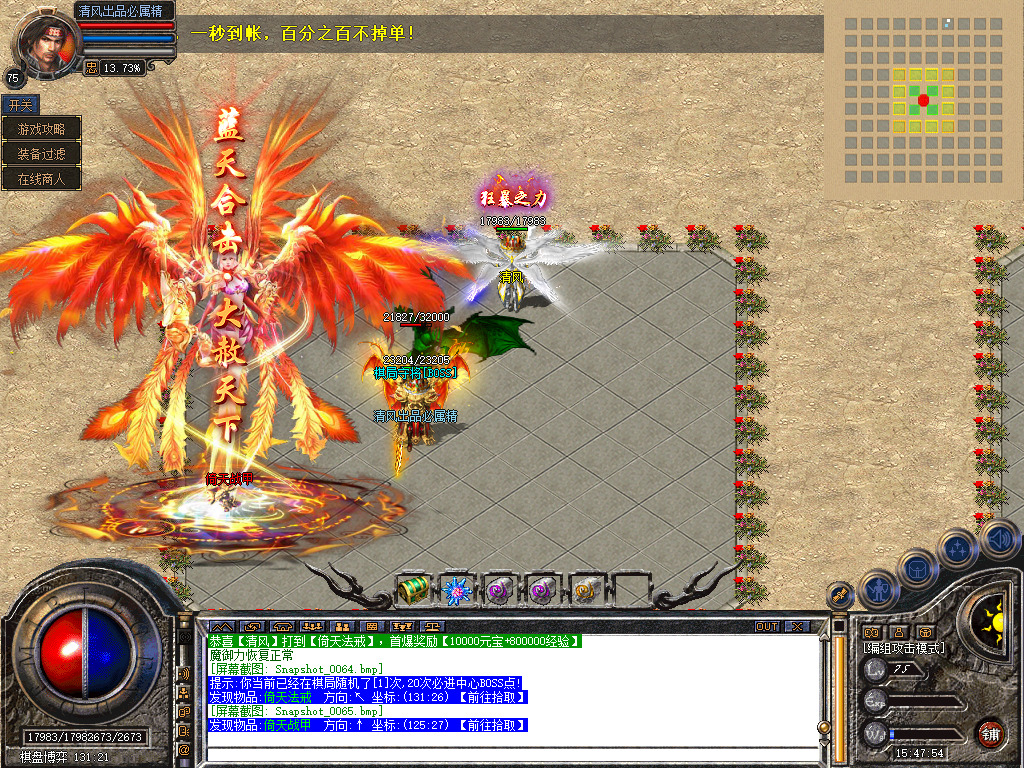Viewport: 1024px width, 768px height.
Task: Open the 铺 shop button
Action: click(x=990, y=733)
